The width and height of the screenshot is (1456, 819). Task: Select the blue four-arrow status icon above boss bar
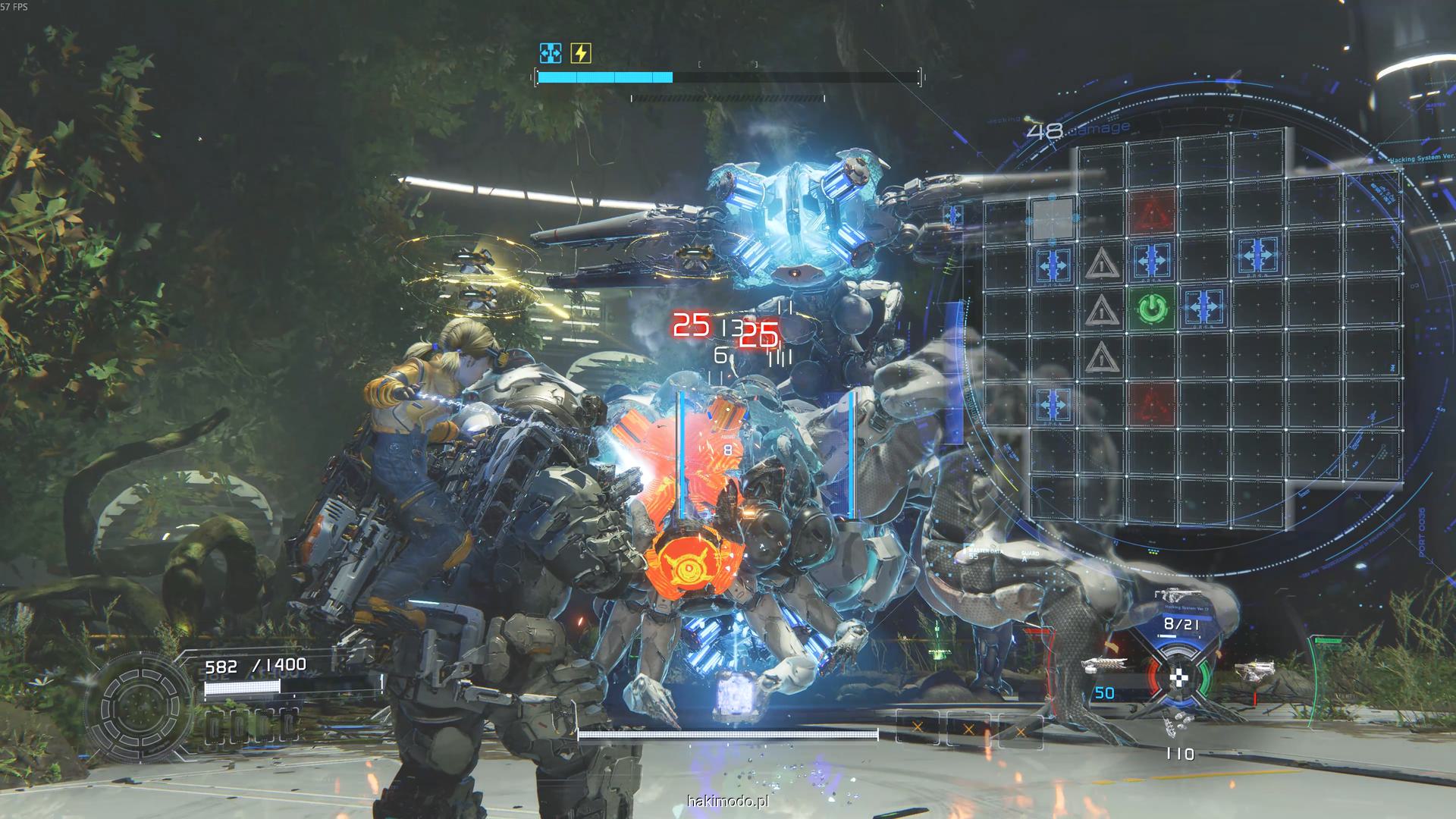click(551, 53)
